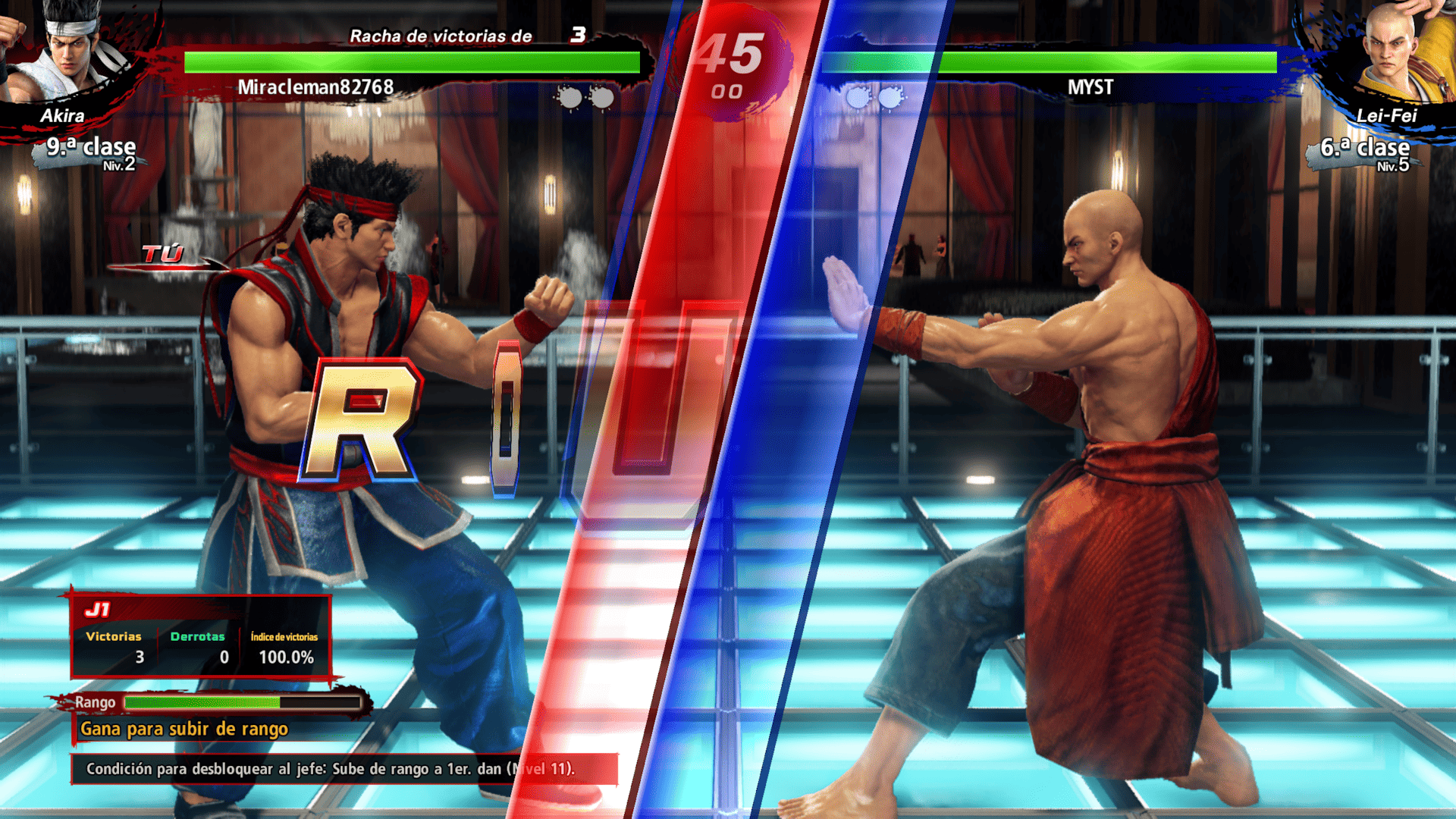
Task: Click the right player's round indicator dots
Action: (874, 96)
